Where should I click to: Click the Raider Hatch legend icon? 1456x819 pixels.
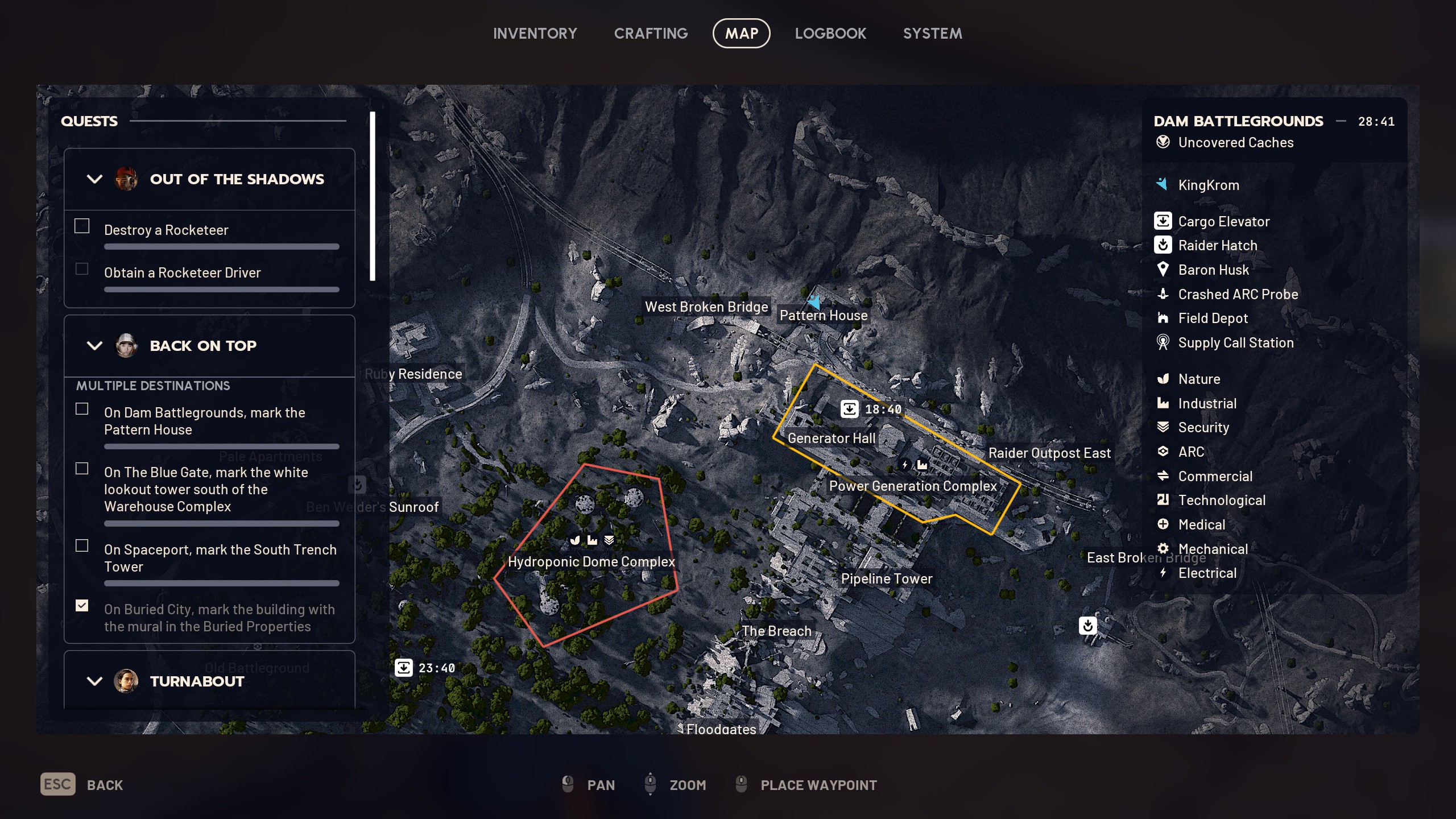point(1164,245)
